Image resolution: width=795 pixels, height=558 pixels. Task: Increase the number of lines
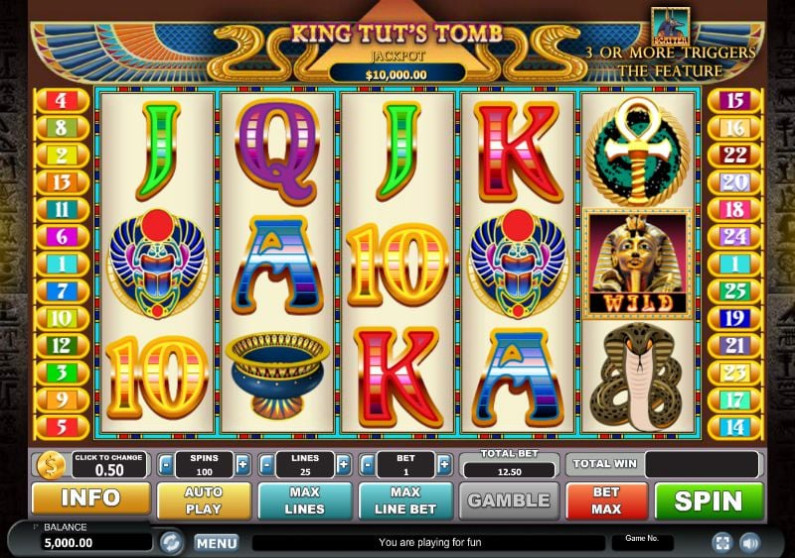point(343,464)
